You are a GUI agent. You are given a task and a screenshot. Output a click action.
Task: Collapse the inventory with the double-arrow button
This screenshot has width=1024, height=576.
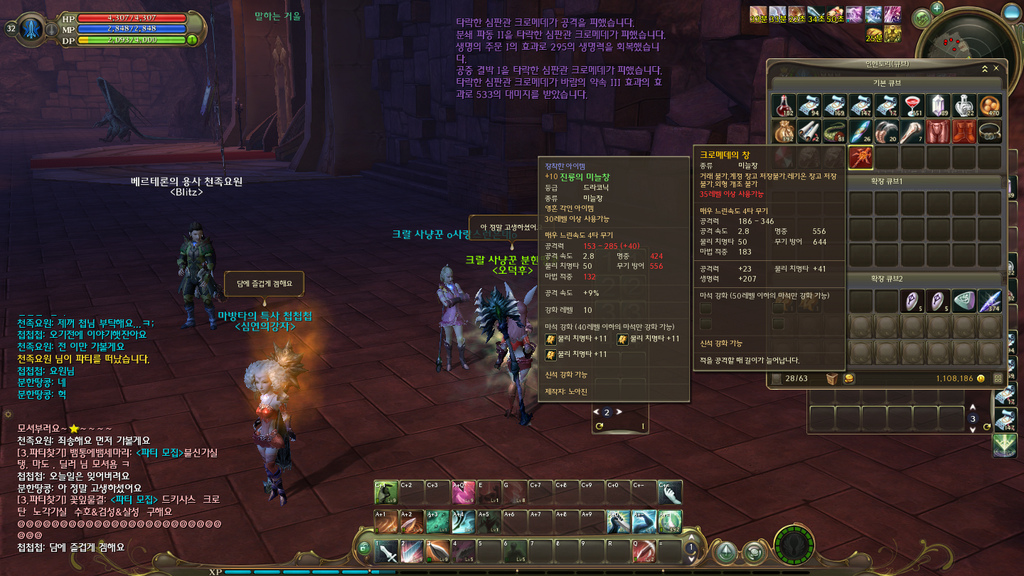983,69
